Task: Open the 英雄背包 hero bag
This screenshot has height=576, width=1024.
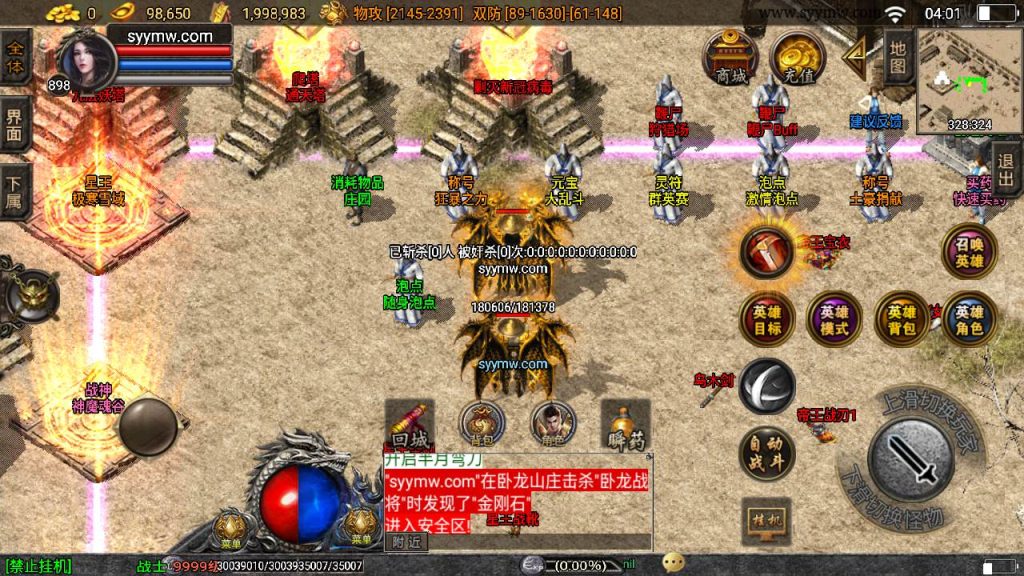Action: (x=902, y=319)
